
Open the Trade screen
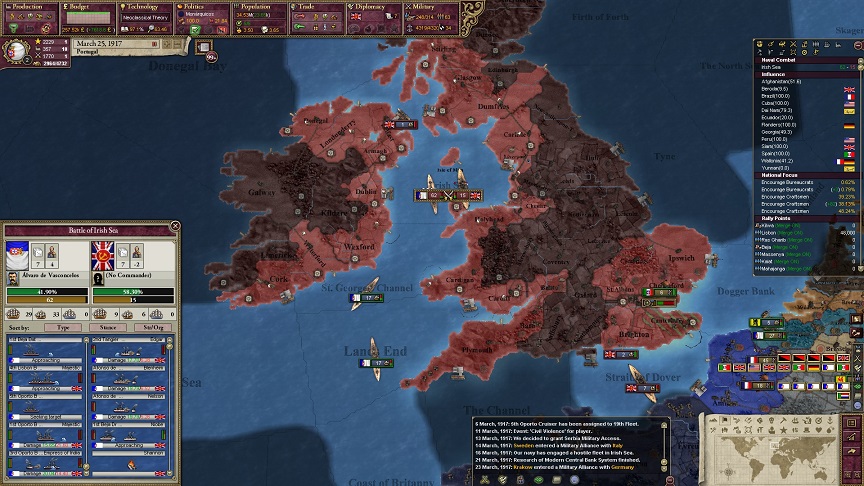318,6
